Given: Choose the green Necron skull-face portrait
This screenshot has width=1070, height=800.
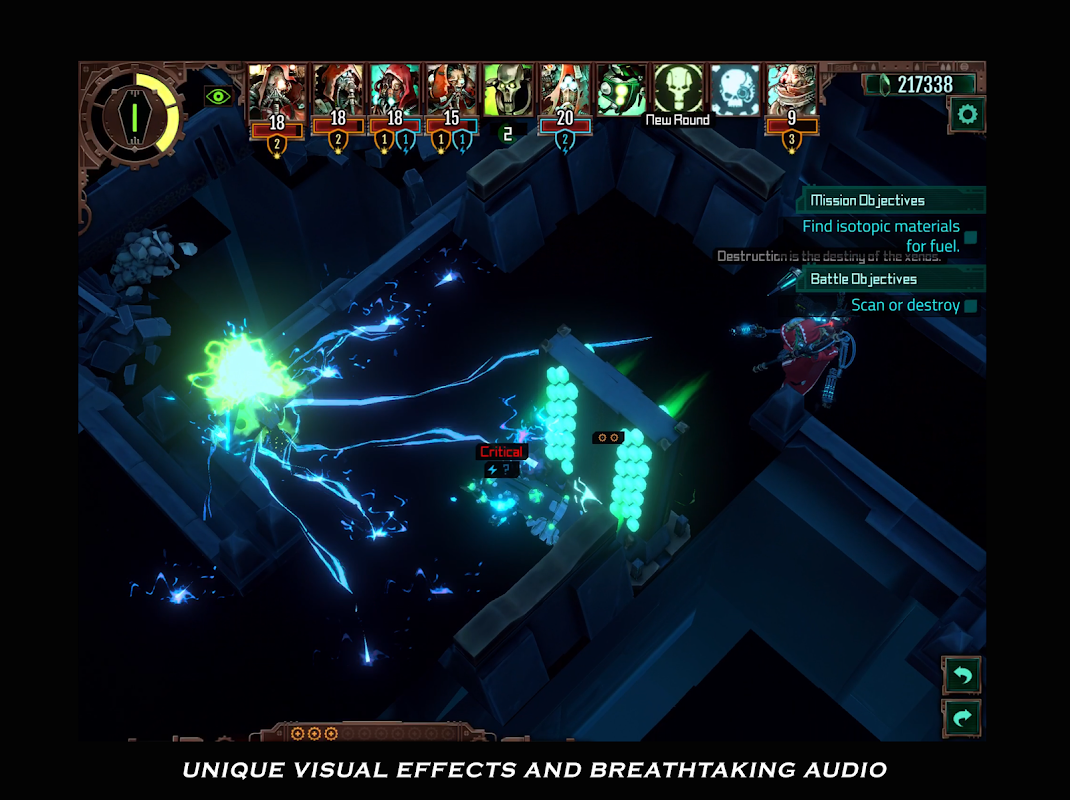Looking at the screenshot, I should (508, 90).
